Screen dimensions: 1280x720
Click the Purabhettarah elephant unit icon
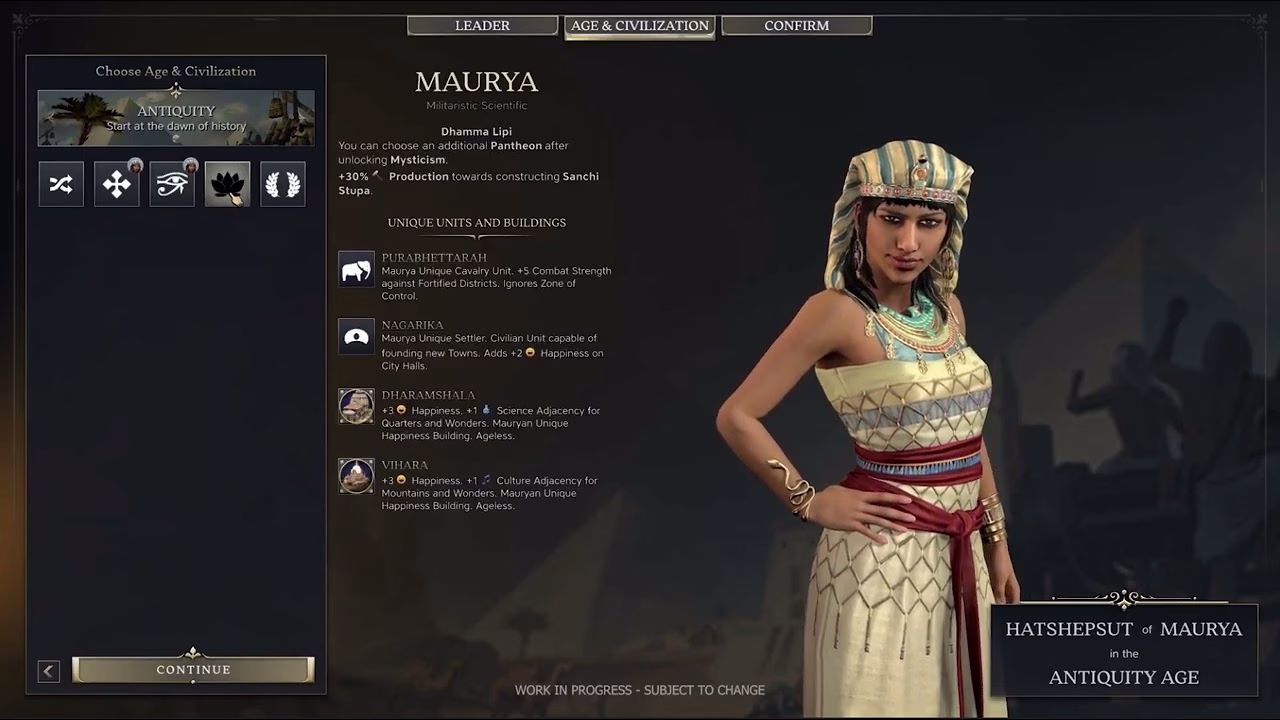356,270
